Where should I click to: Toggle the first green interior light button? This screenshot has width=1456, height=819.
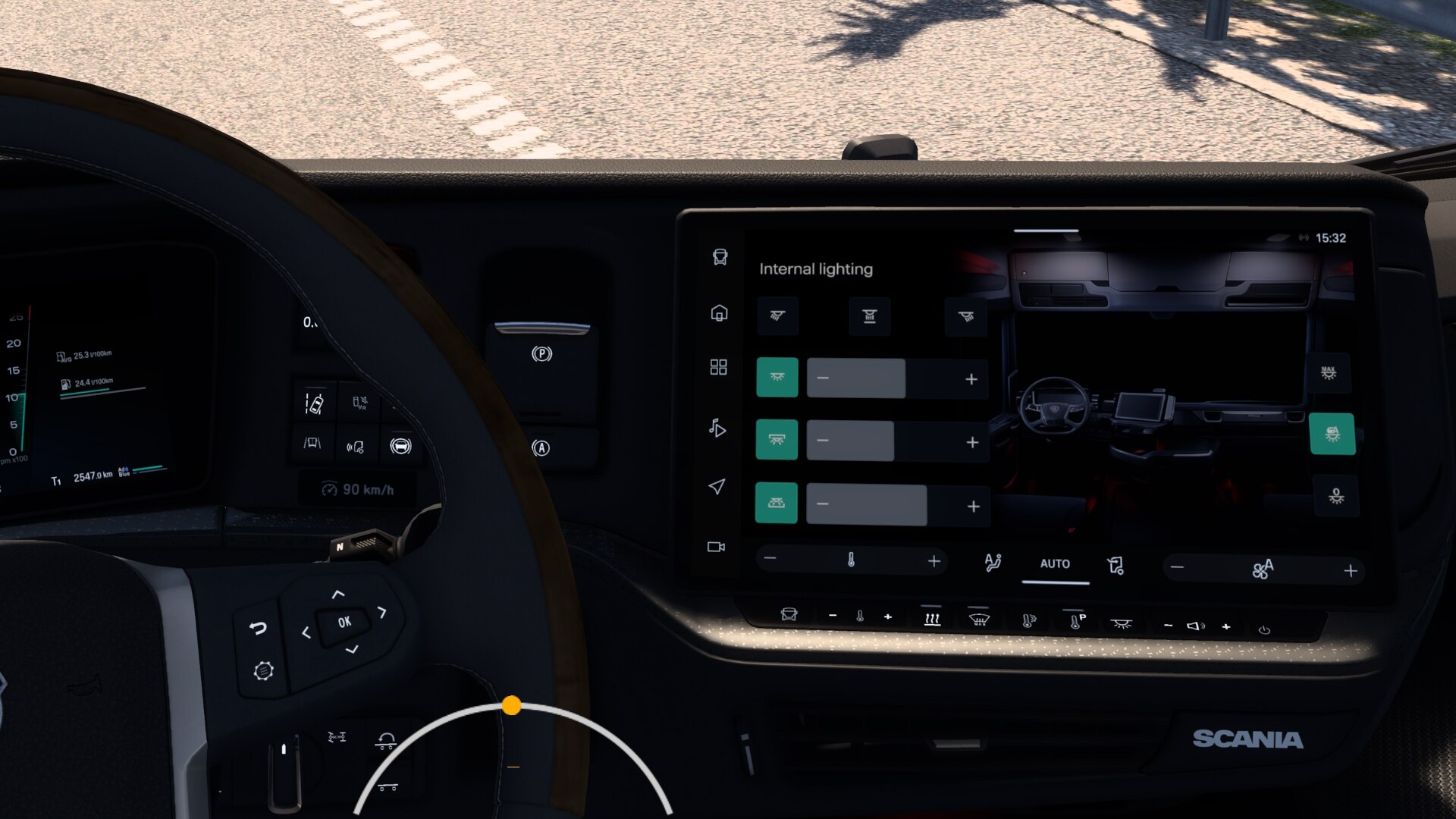coord(777,377)
